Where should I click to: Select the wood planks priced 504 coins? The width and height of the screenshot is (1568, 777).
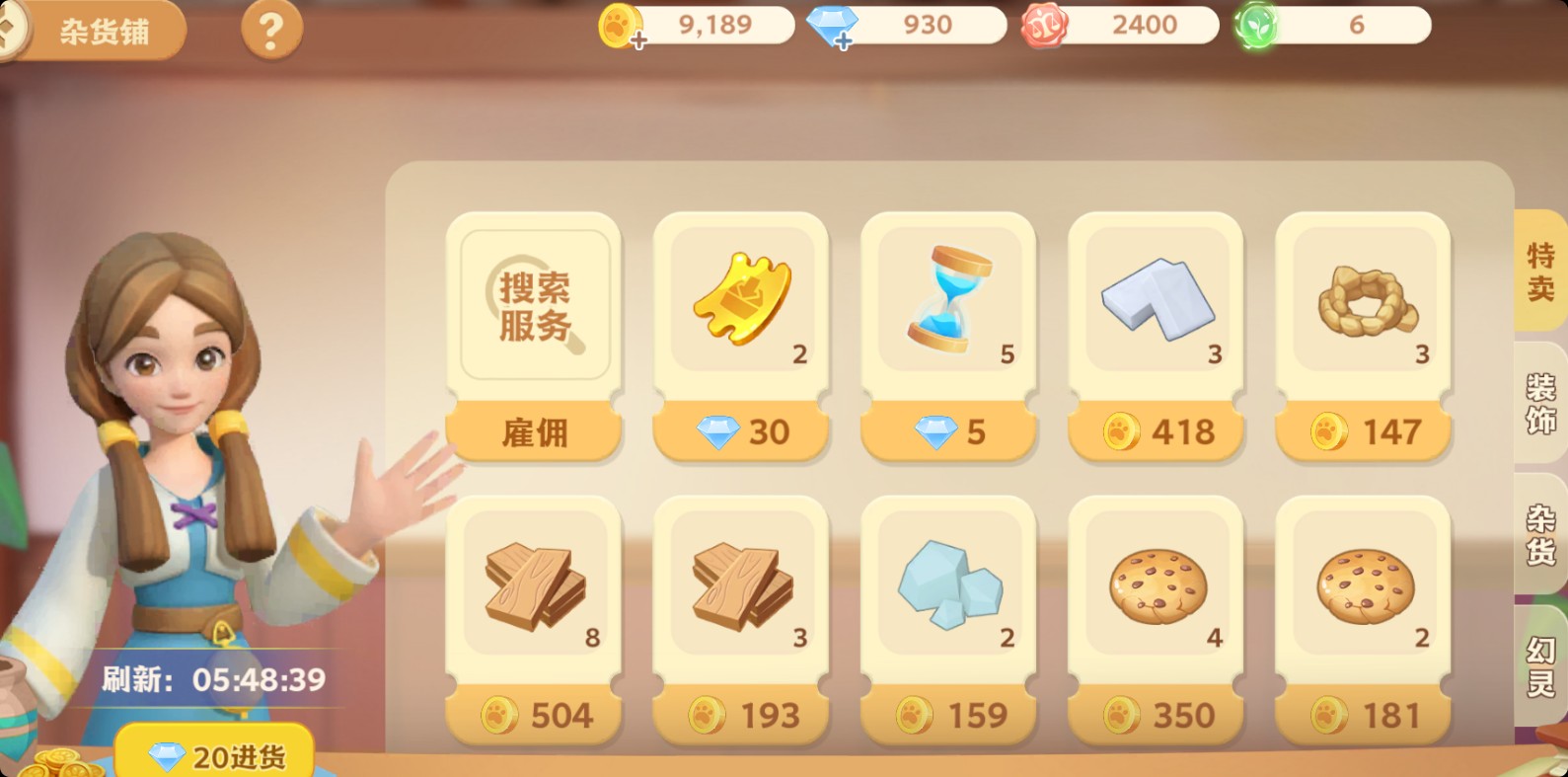click(x=534, y=587)
